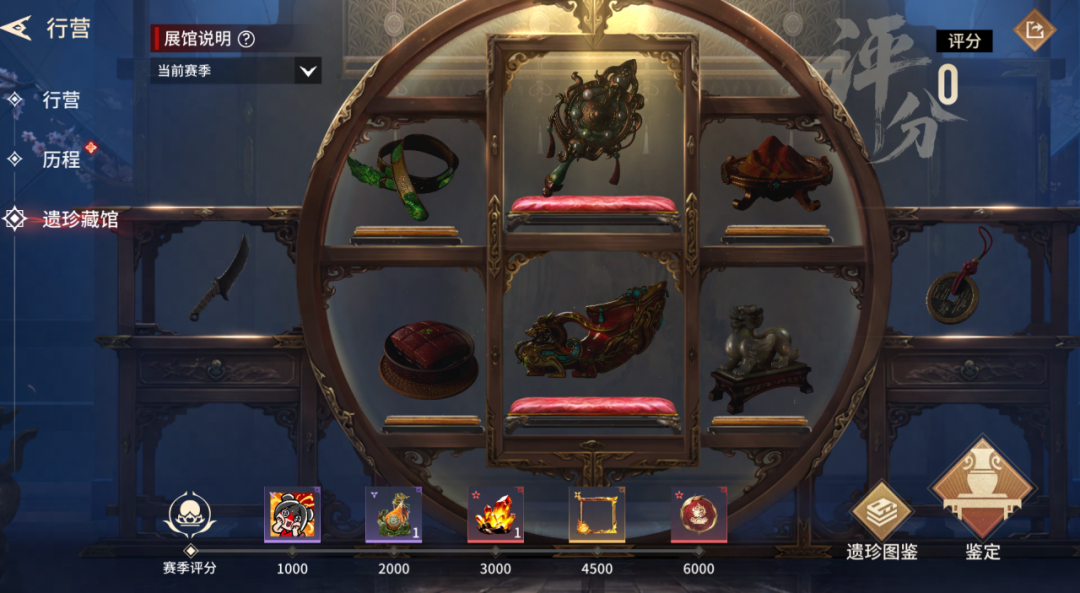
Task: Open the 历程 tab
Action: tap(61, 159)
